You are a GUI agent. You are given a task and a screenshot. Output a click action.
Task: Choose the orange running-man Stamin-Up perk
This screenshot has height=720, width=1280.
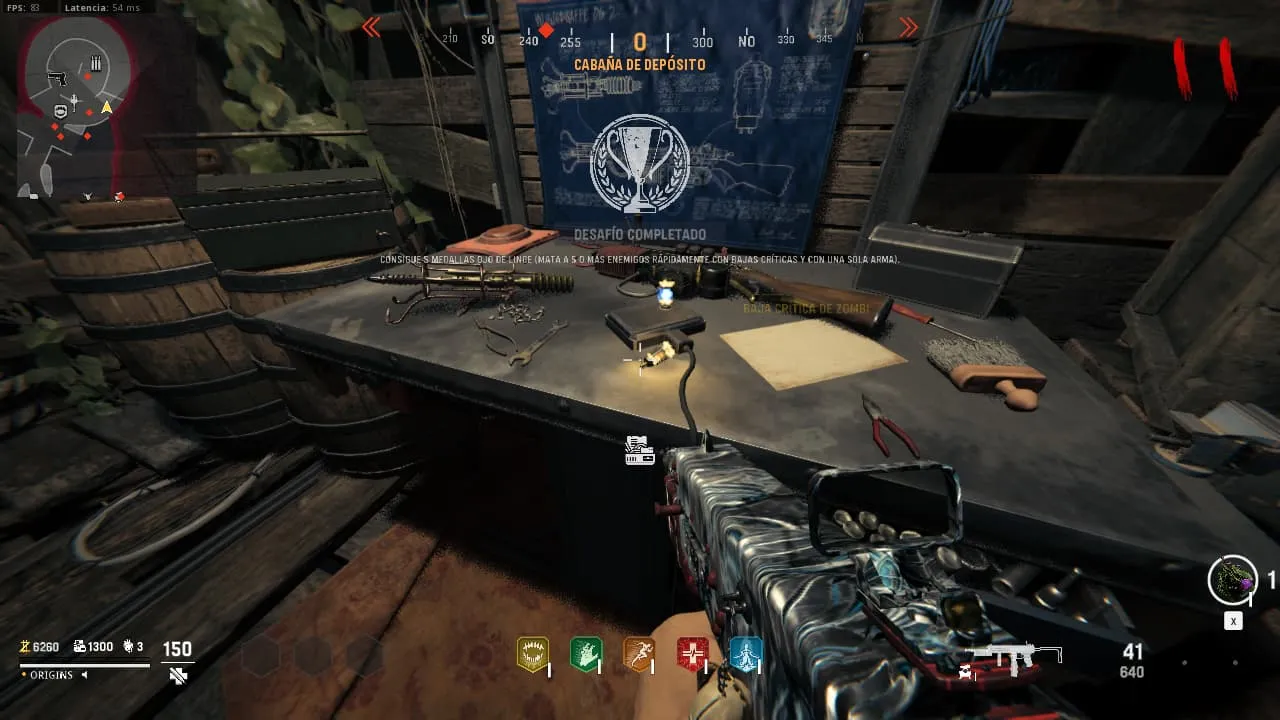coord(639,654)
